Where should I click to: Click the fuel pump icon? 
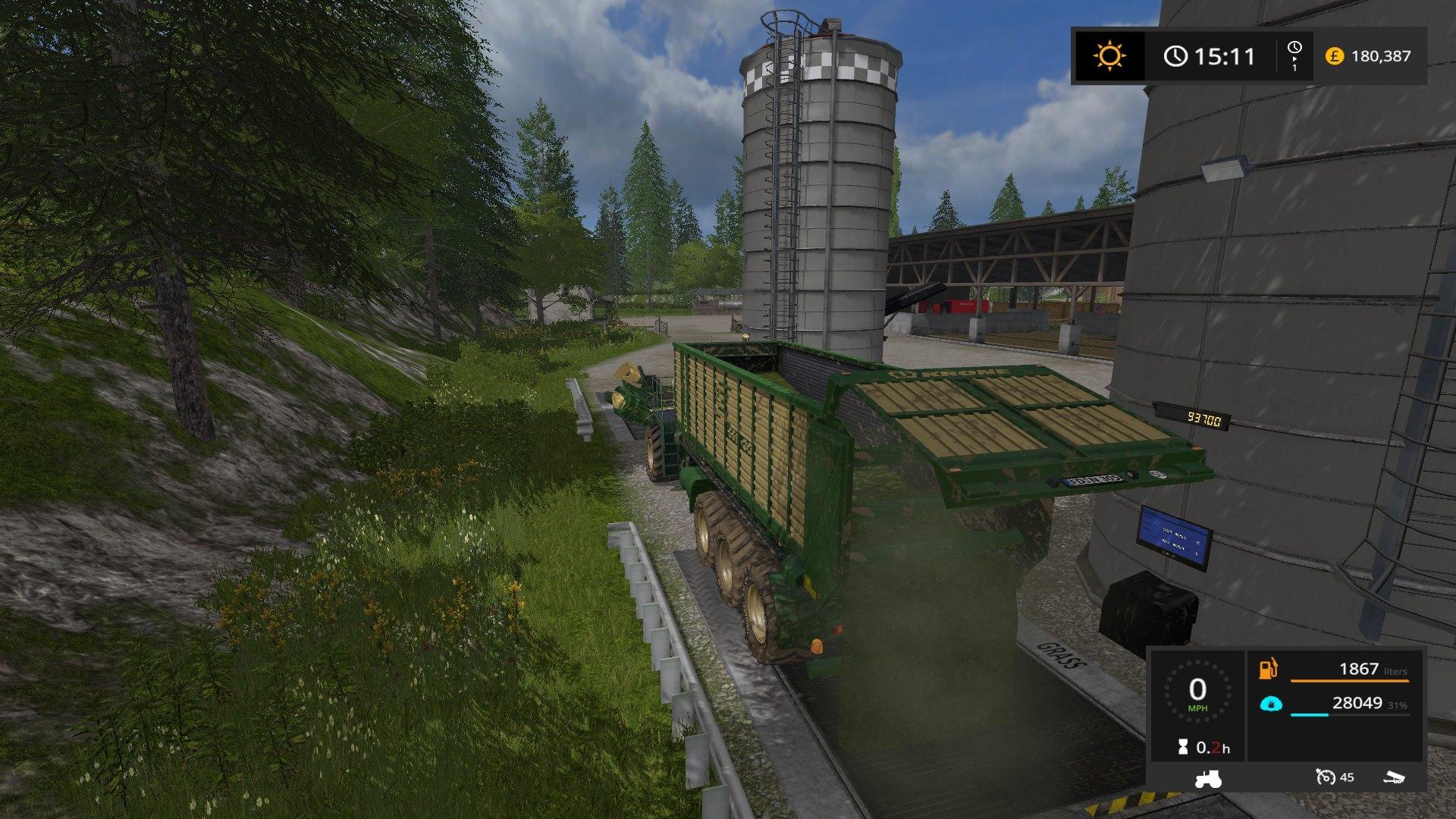tap(1268, 670)
